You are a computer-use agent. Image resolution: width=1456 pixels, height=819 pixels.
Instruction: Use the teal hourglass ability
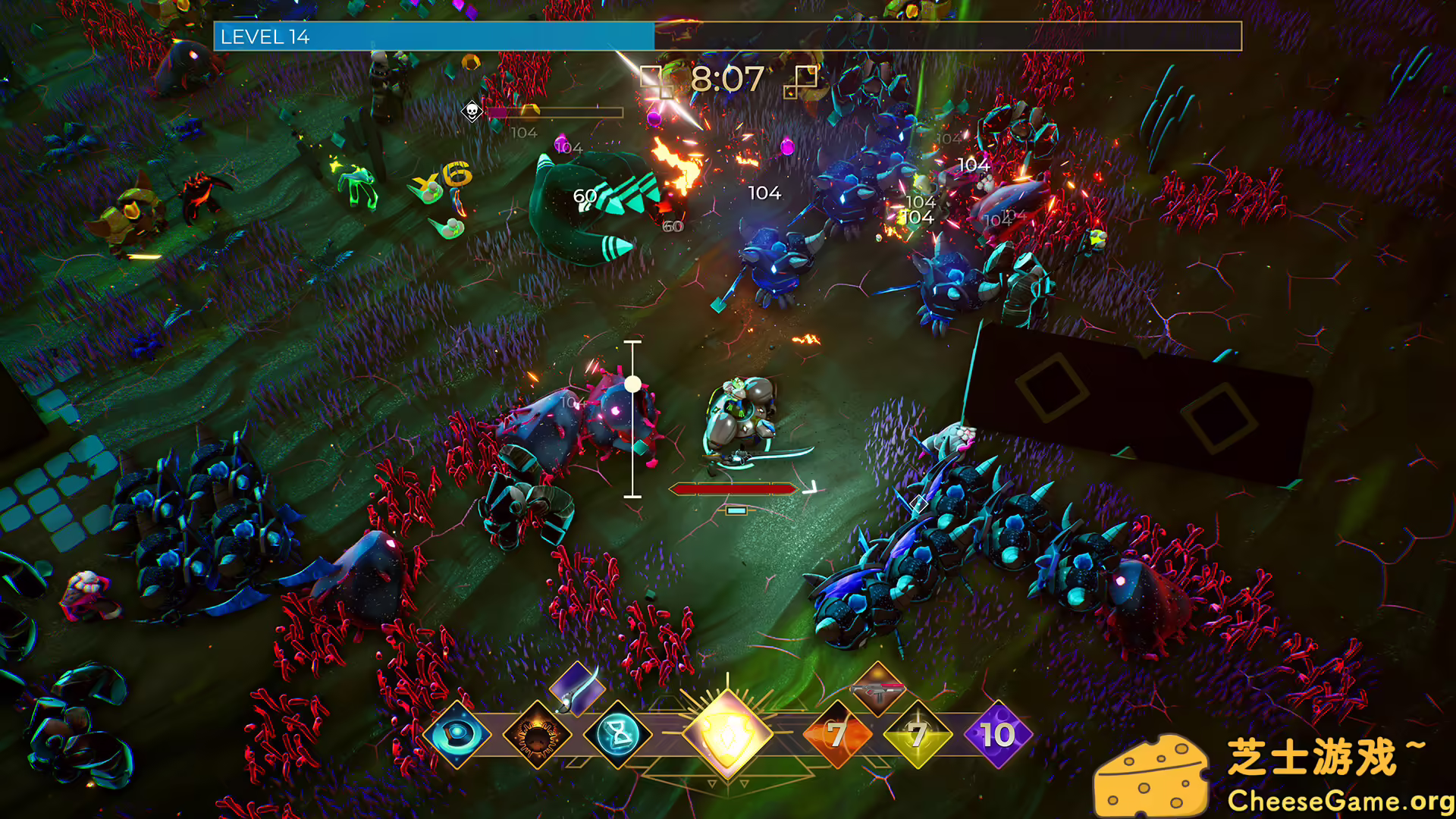click(618, 735)
